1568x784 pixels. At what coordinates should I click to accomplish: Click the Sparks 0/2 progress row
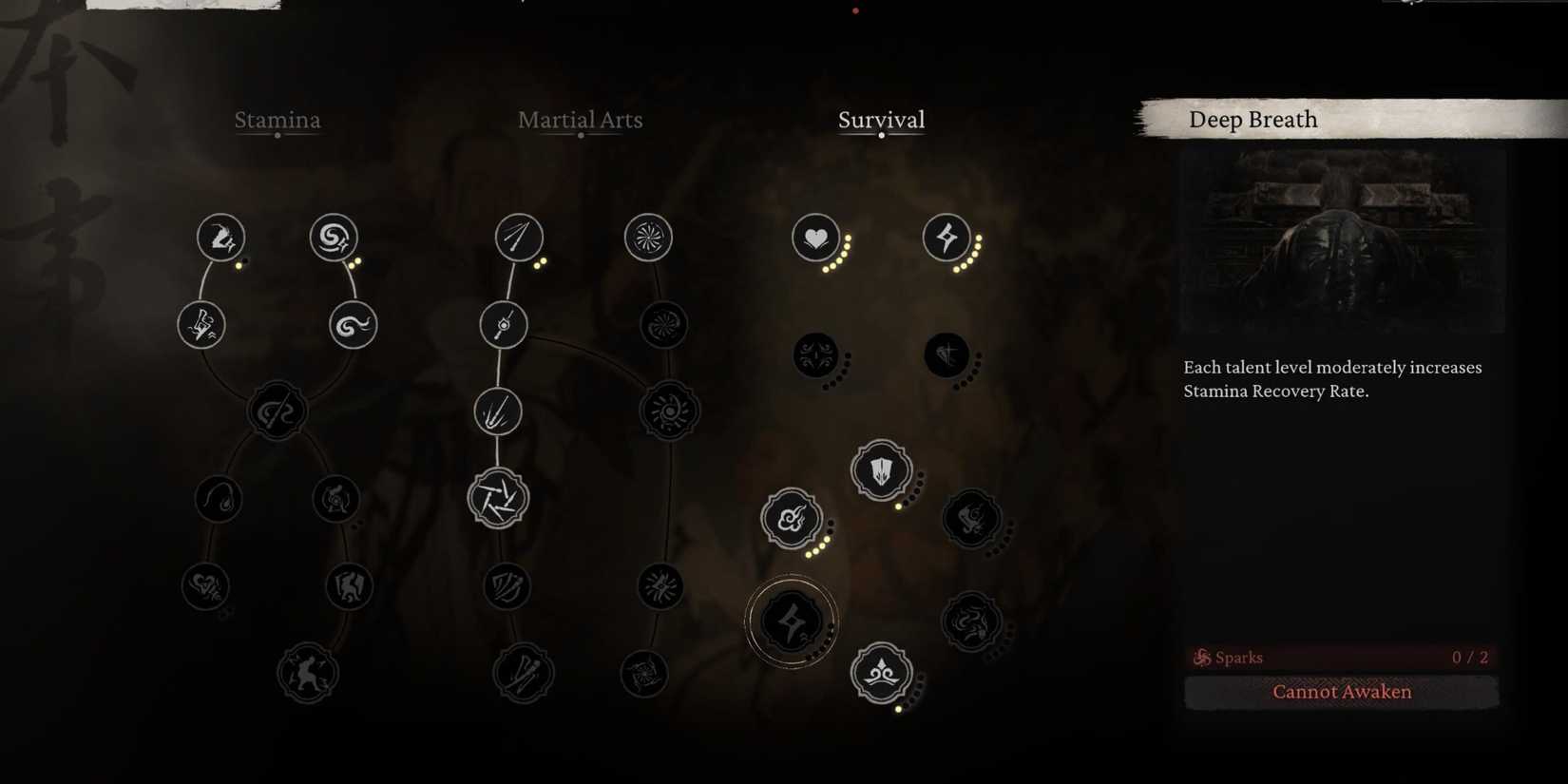(1342, 657)
